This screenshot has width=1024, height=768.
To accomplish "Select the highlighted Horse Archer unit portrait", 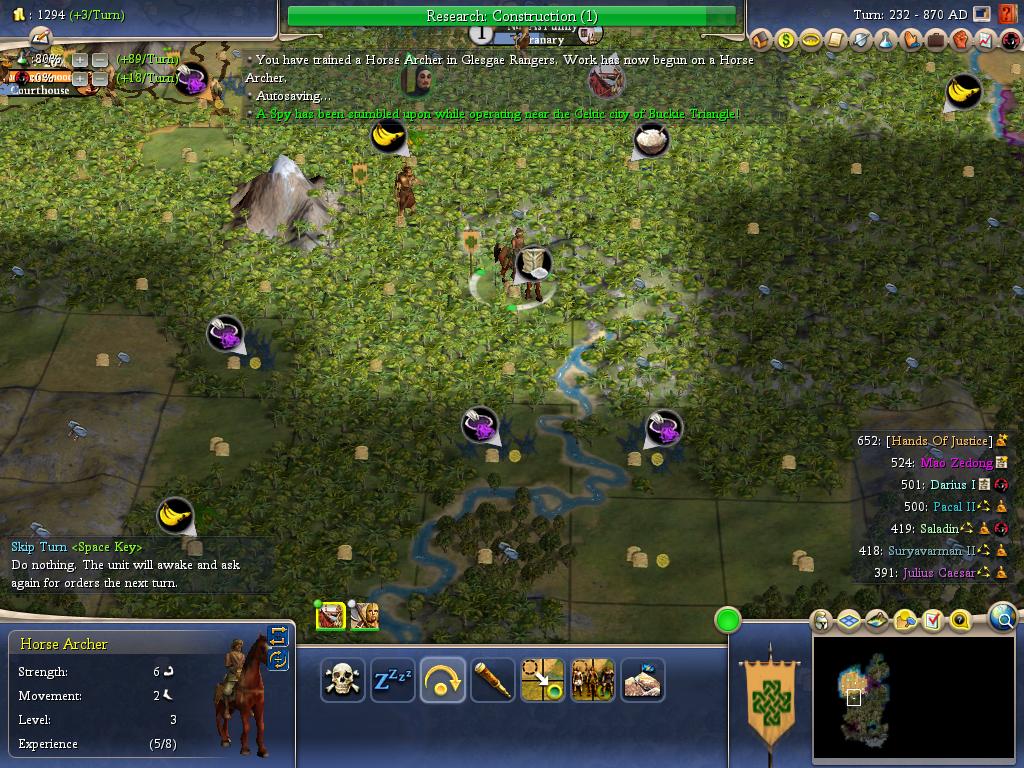I will point(330,616).
